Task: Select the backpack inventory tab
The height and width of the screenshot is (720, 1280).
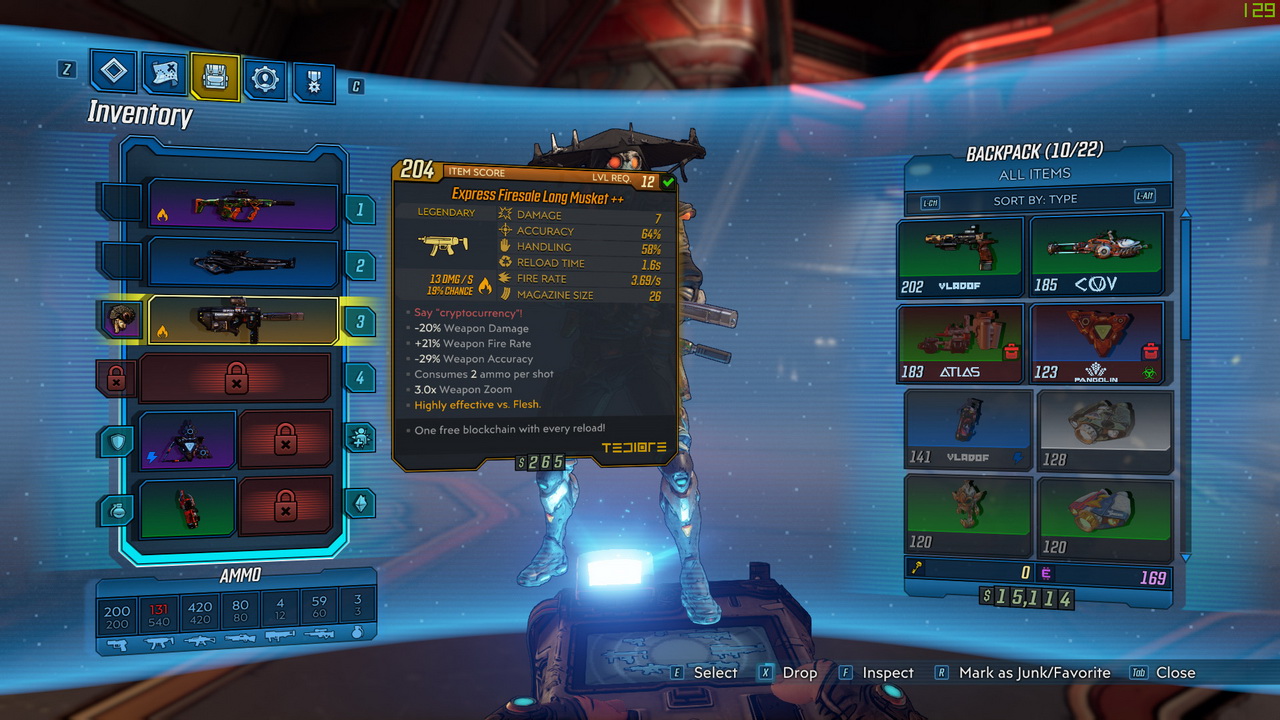Action: (215, 77)
